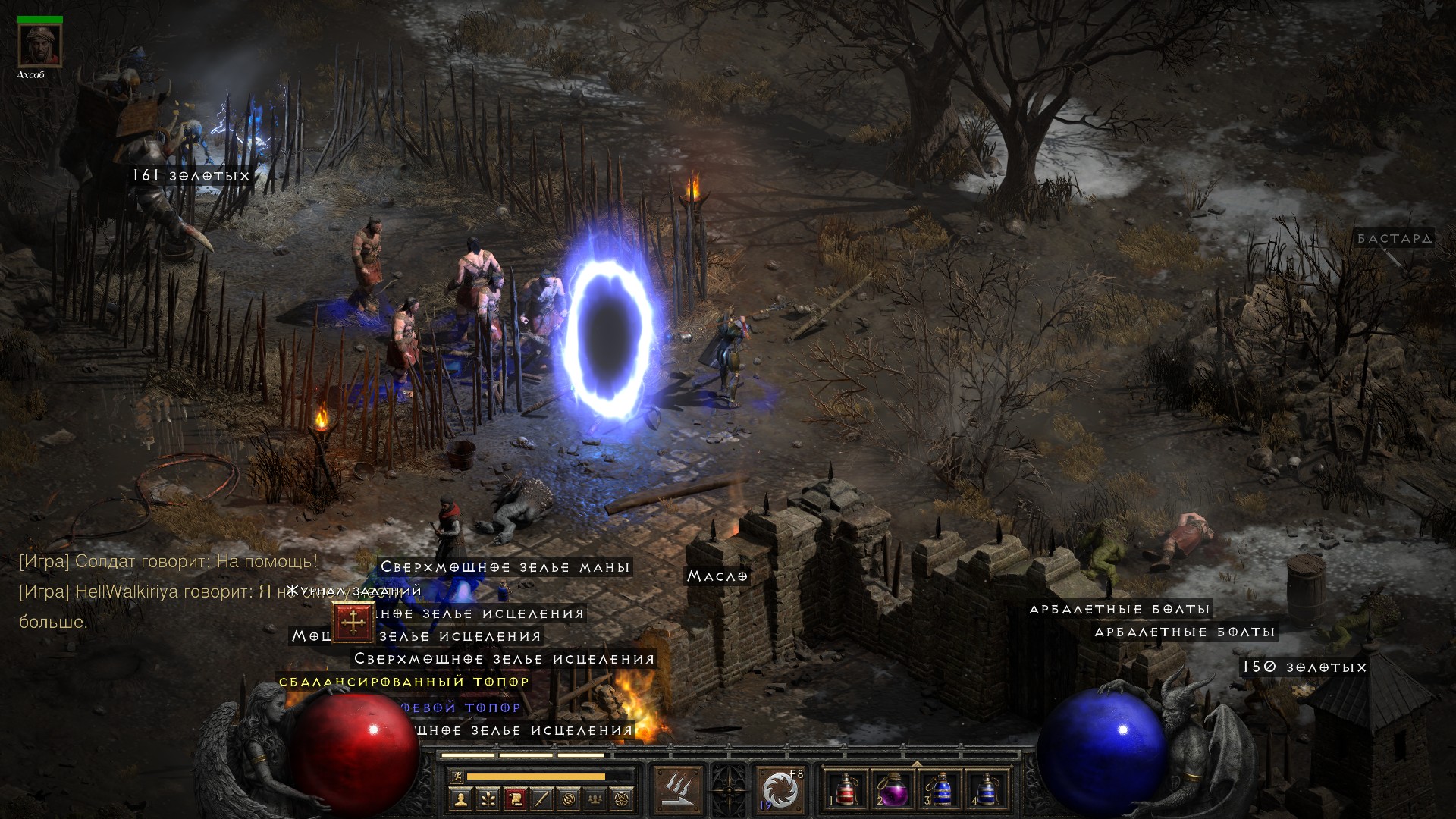Open the character sheet panel button
The width and height of the screenshot is (1456, 819).
click(x=460, y=799)
